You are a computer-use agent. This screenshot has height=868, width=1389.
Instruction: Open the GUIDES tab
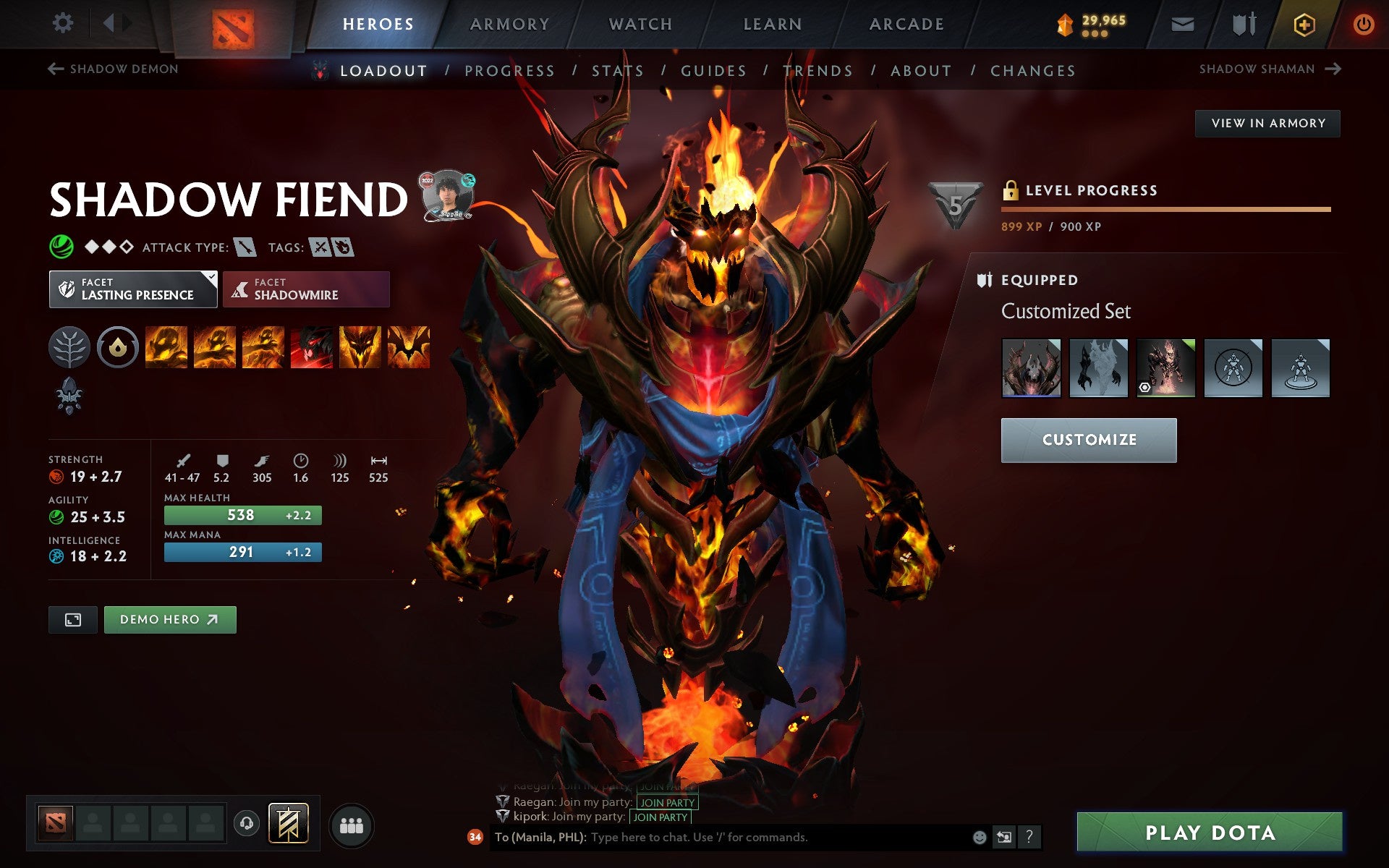point(713,70)
